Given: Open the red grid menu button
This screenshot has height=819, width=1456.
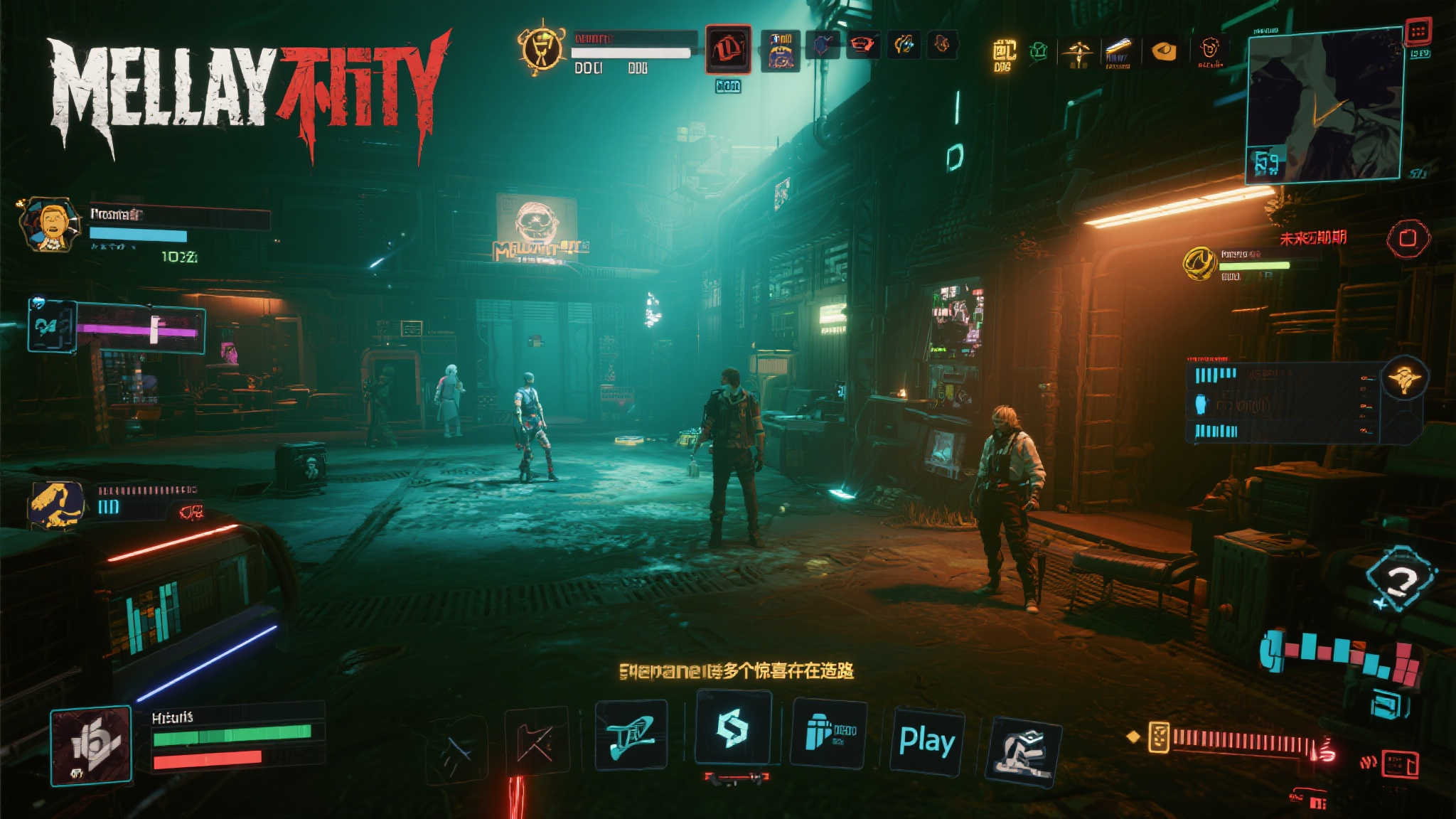Looking at the screenshot, I should tap(1418, 31).
